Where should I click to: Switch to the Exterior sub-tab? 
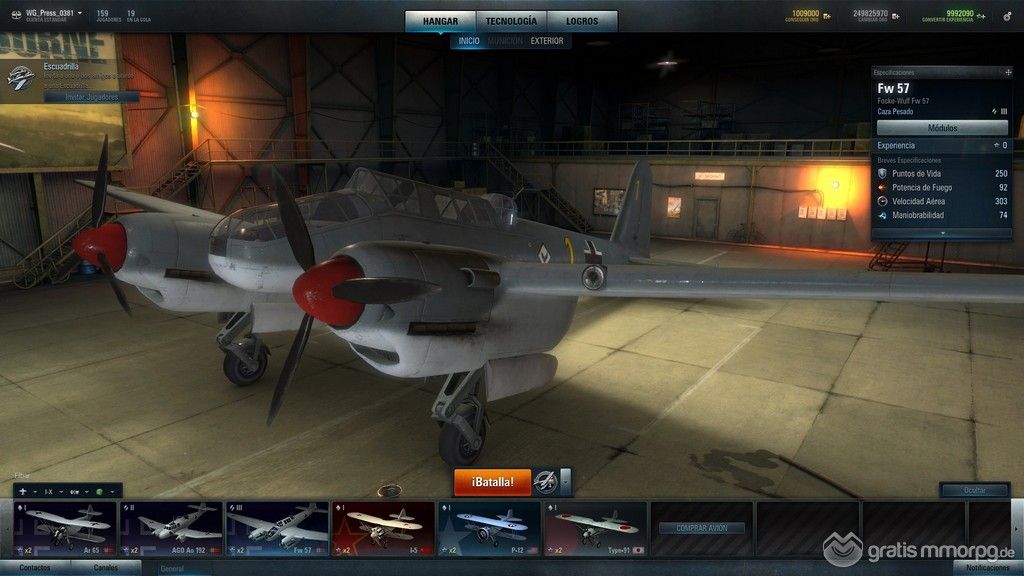tap(547, 41)
